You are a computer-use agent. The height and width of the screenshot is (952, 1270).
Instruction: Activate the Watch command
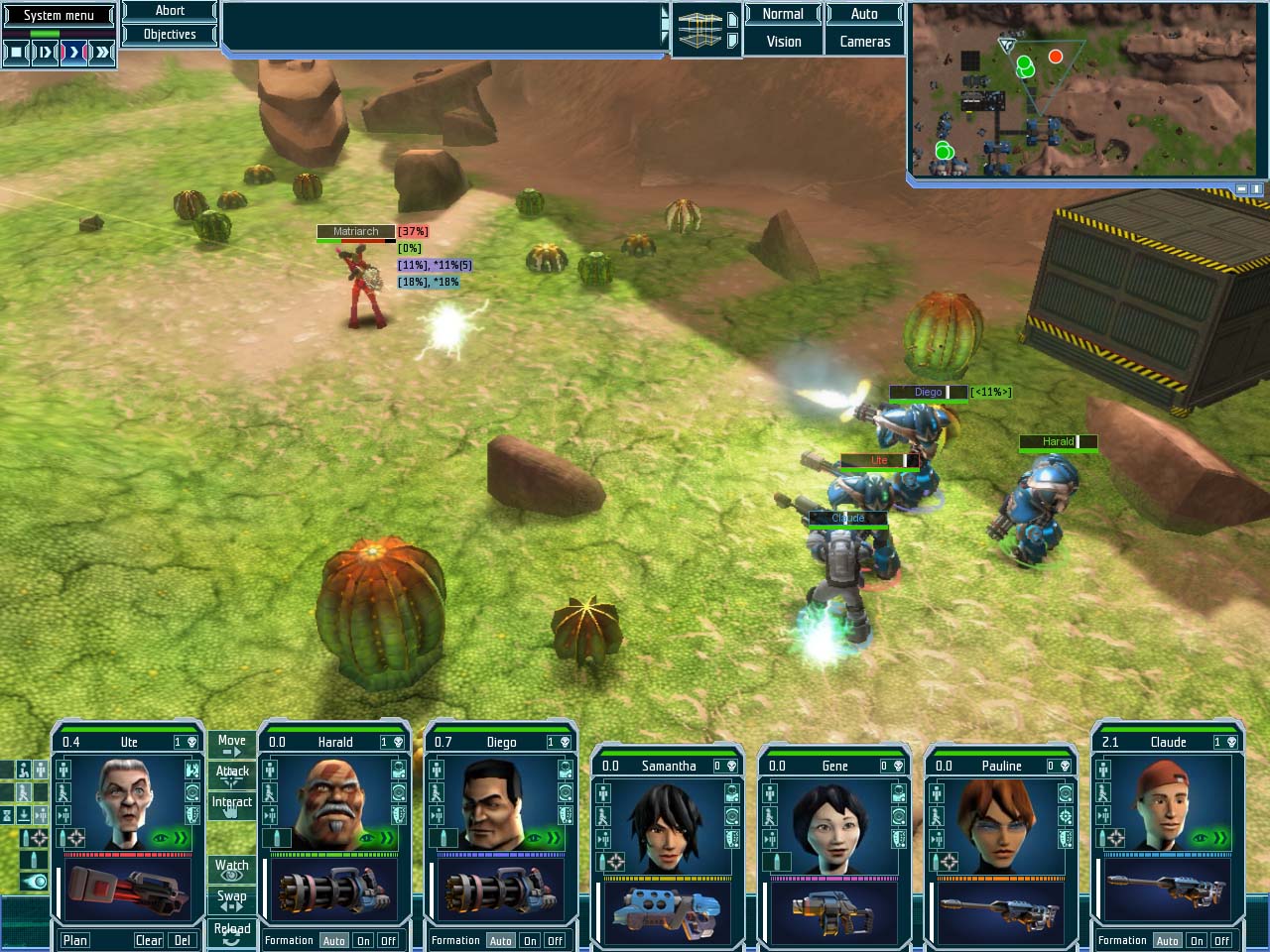pos(231,868)
